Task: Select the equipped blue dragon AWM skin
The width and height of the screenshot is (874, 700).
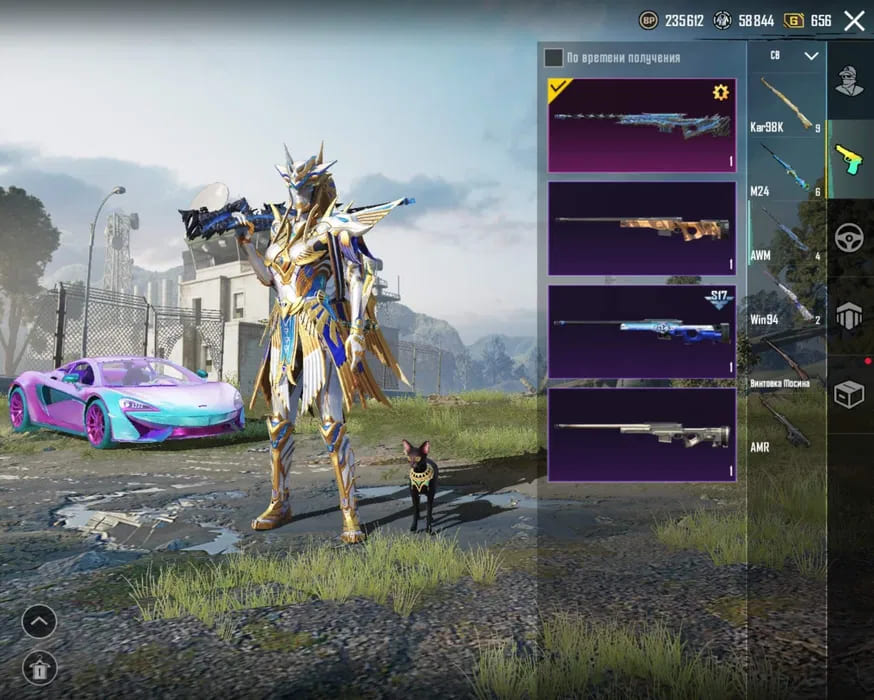Action: (x=641, y=125)
